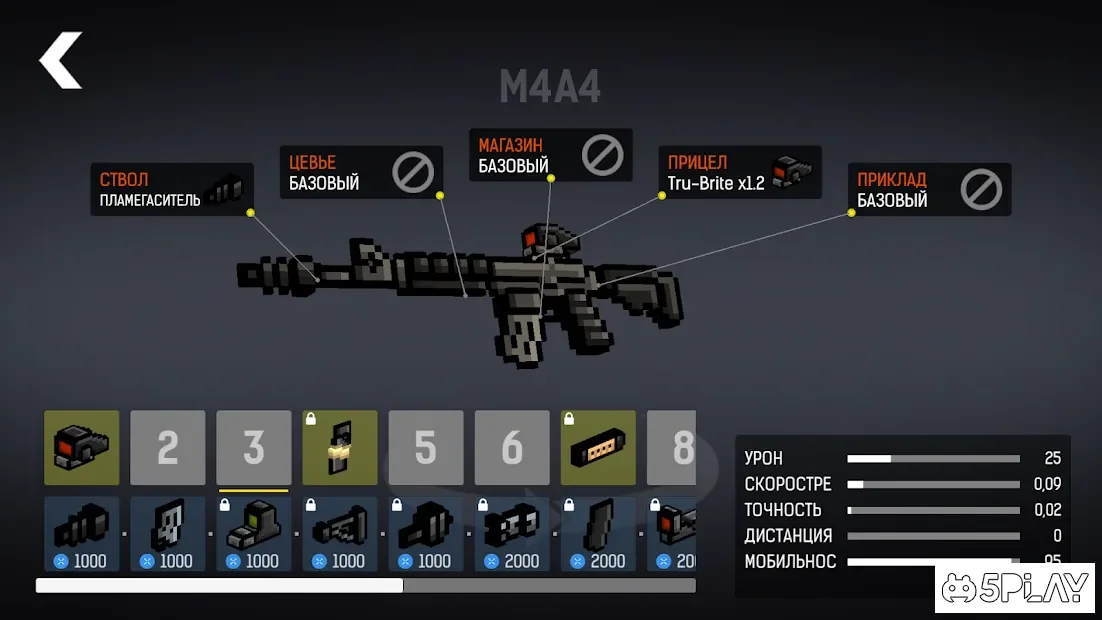Choose level tile number 5
This screenshot has height=620, width=1102.
coord(426,448)
